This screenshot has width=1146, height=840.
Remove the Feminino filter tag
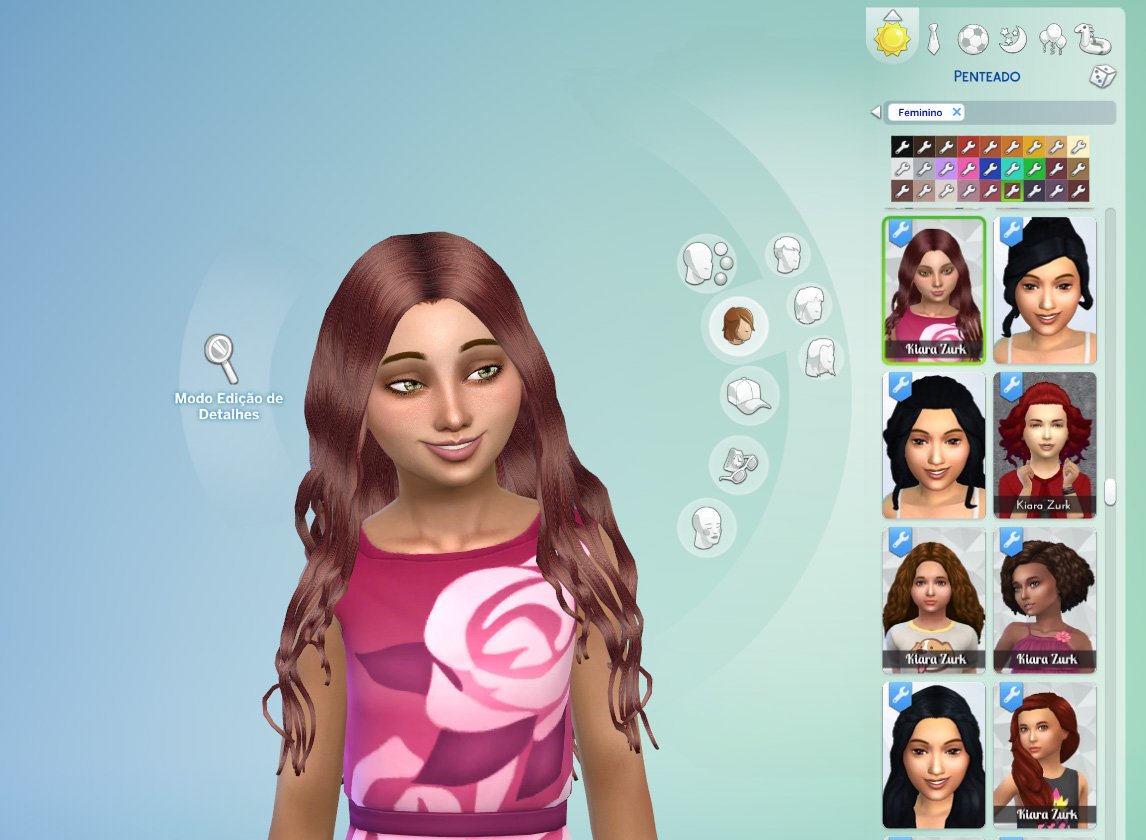click(x=956, y=112)
